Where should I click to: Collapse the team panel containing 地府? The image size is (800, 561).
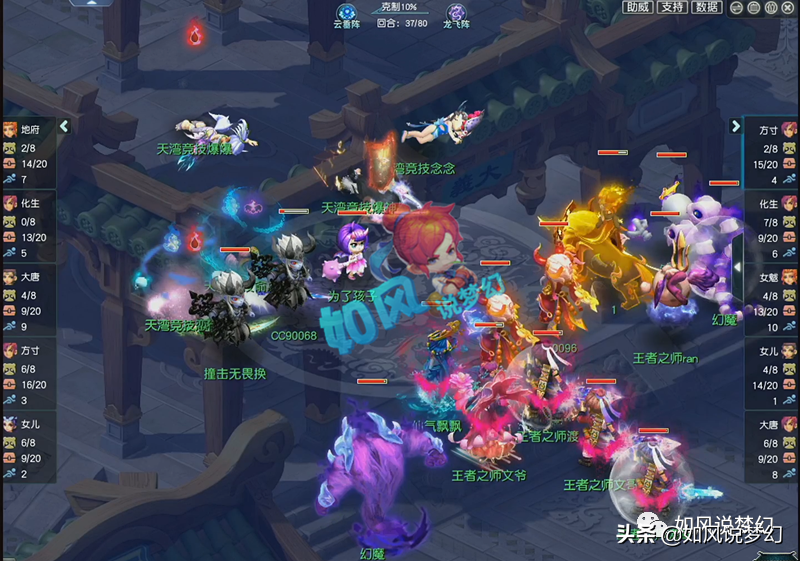click(64, 127)
